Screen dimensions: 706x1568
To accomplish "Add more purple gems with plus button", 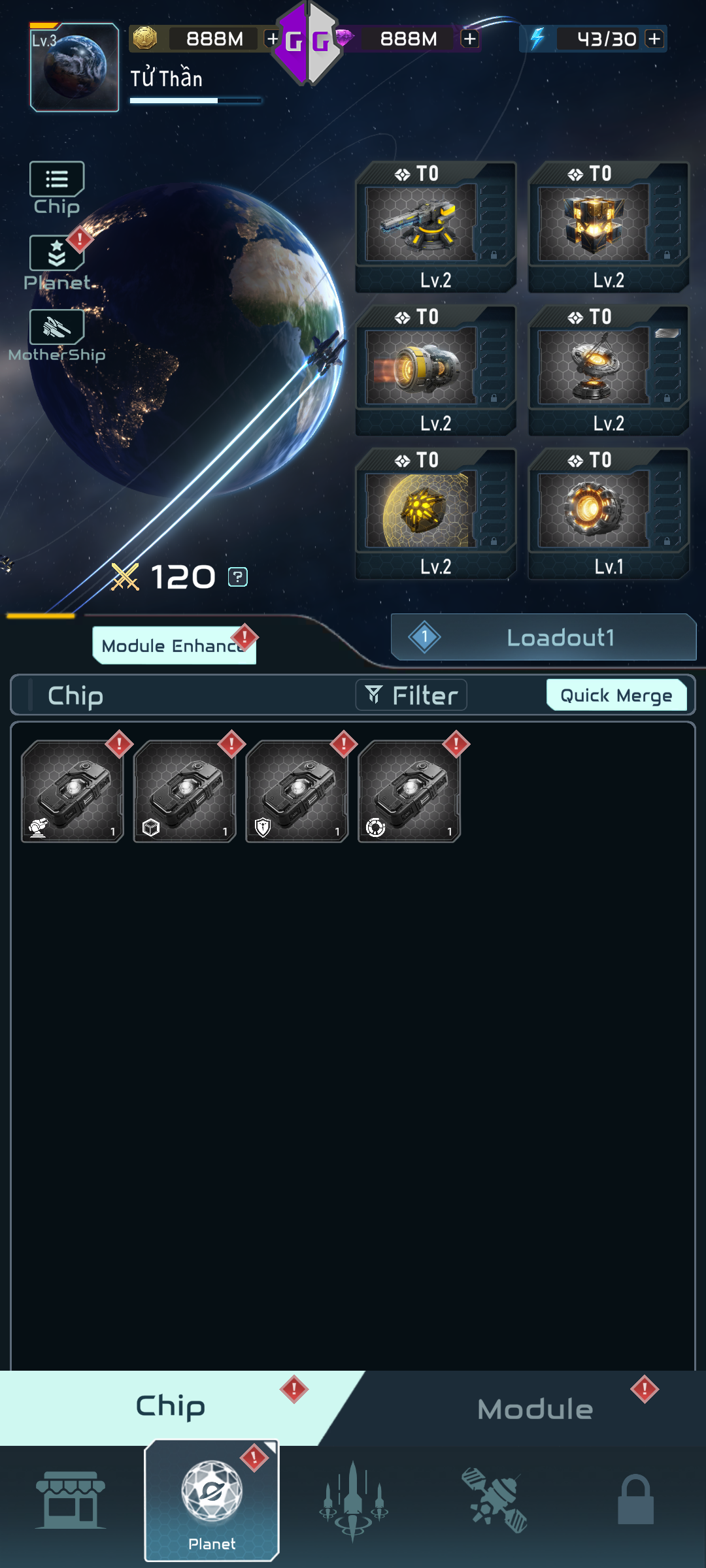I will 469,39.
